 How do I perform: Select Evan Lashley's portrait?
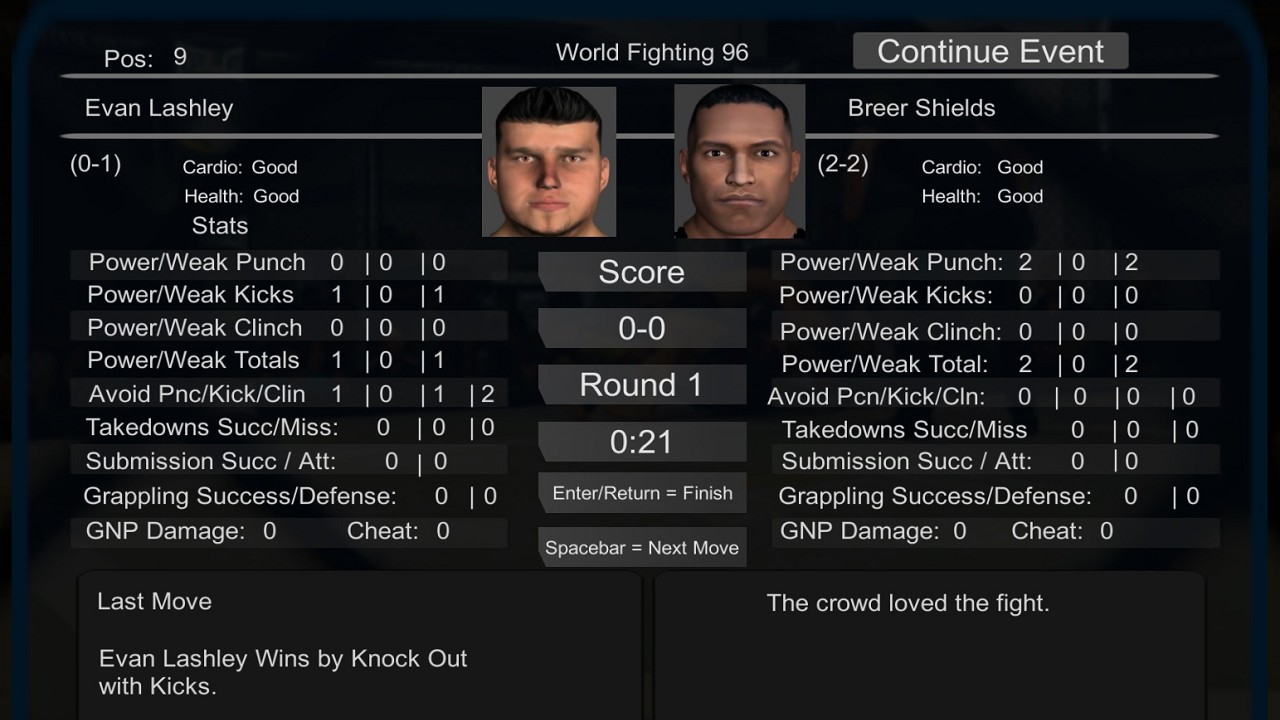click(549, 161)
